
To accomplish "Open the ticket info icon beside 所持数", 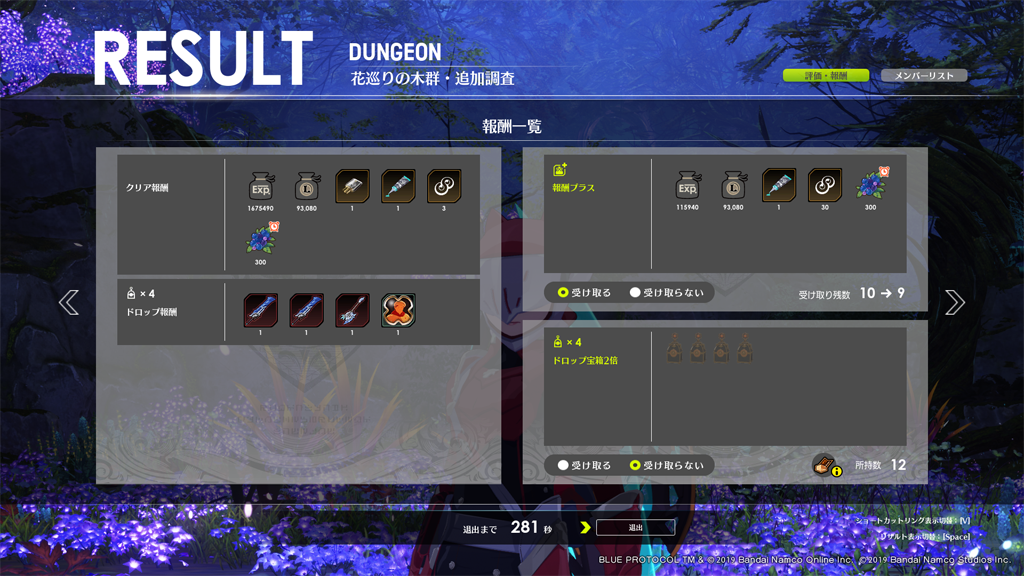I will pyautogui.click(x=825, y=465).
